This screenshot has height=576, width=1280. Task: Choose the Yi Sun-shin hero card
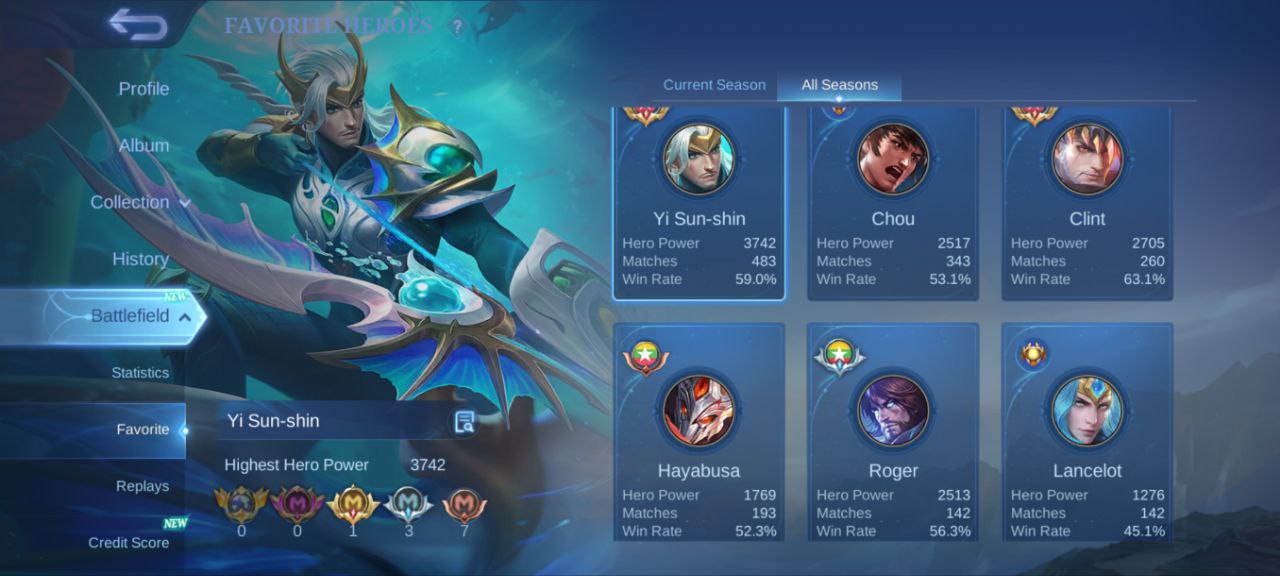699,204
